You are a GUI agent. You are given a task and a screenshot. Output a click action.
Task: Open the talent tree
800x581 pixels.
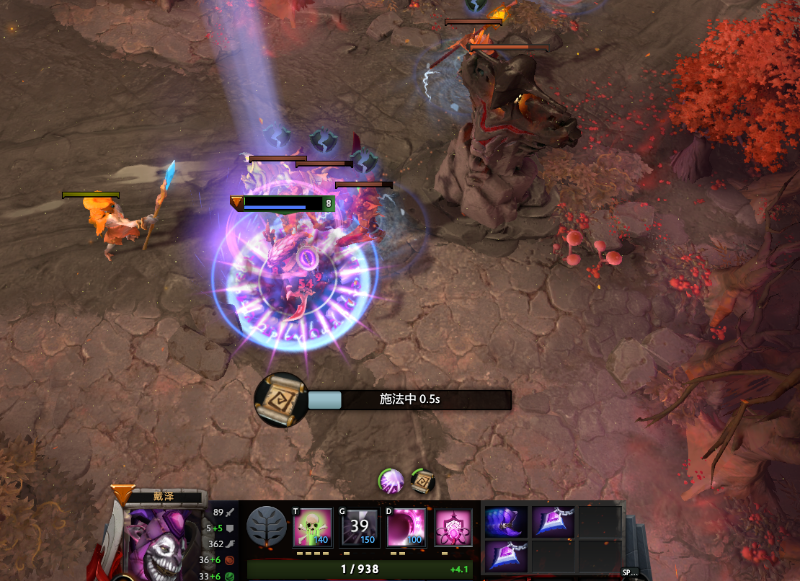(x=266, y=527)
